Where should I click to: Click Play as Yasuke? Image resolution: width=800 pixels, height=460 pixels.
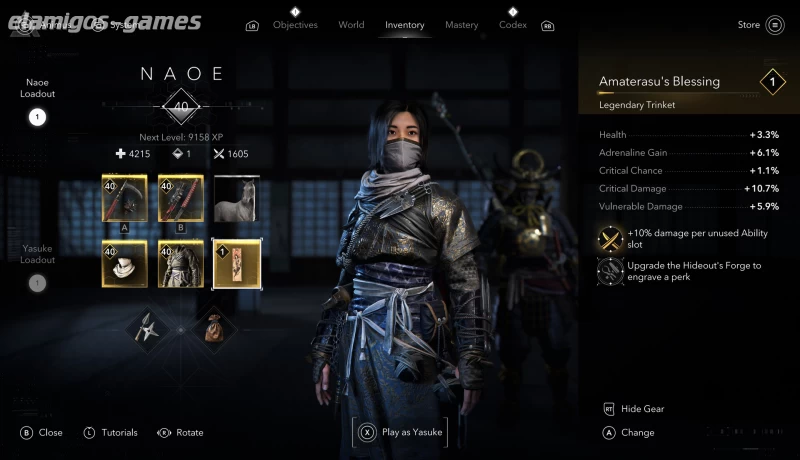(x=399, y=433)
